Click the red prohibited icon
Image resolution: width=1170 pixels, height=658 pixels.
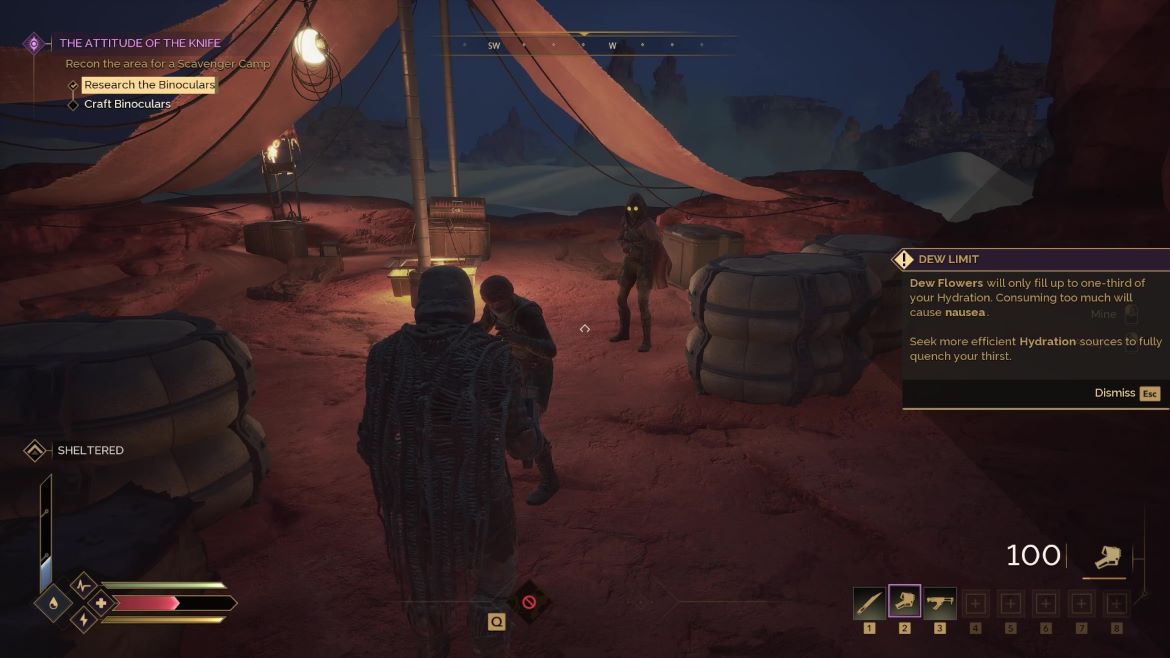click(529, 602)
